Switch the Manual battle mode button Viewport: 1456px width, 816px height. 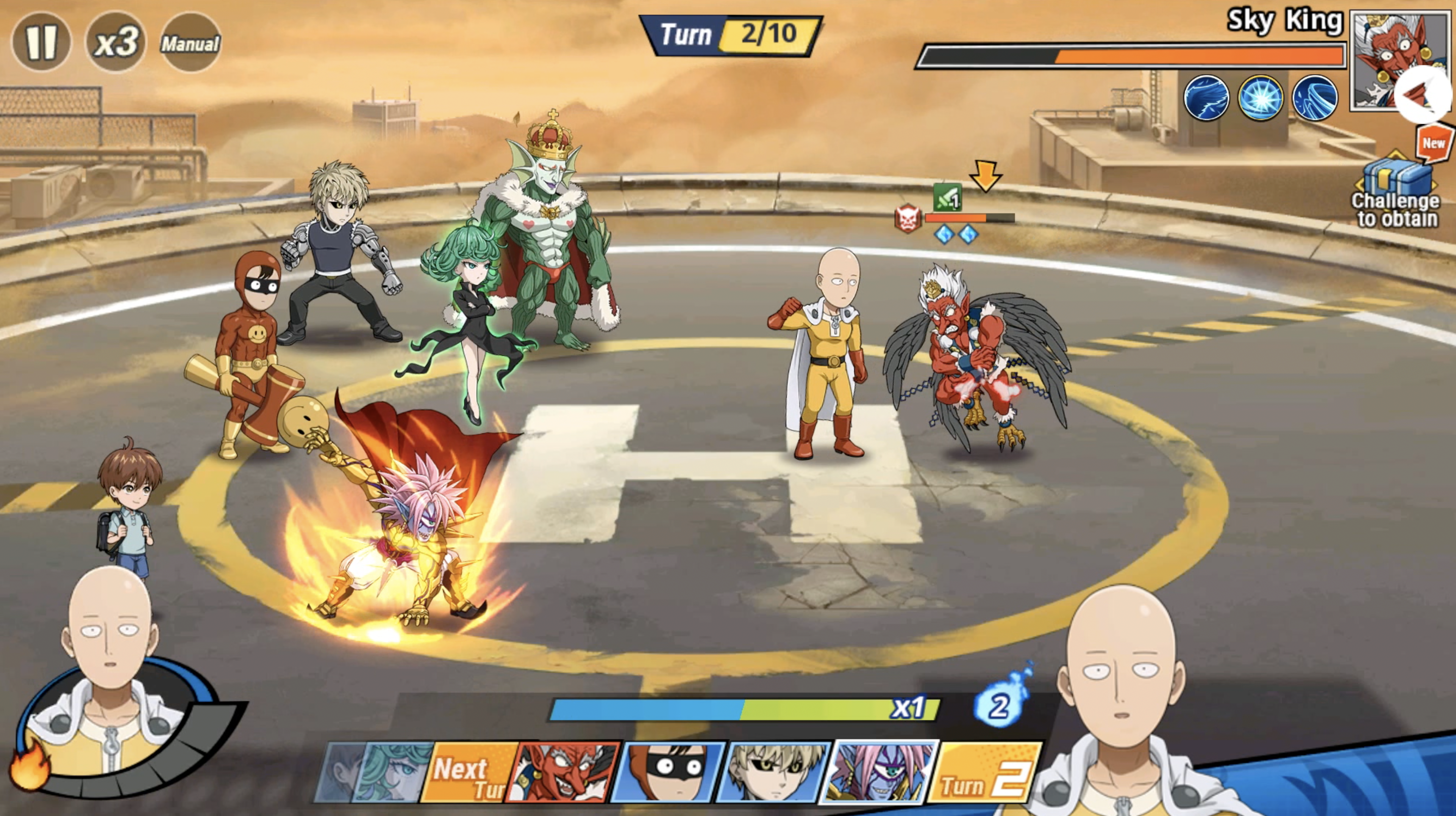(191, 43)
